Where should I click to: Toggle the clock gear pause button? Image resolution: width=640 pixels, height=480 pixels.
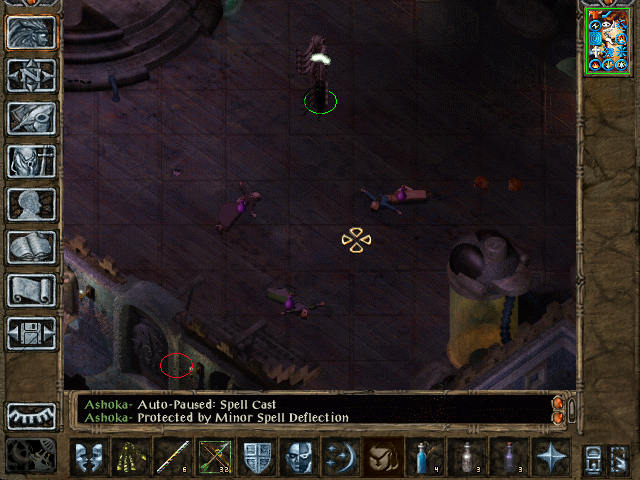click(31, 455)
